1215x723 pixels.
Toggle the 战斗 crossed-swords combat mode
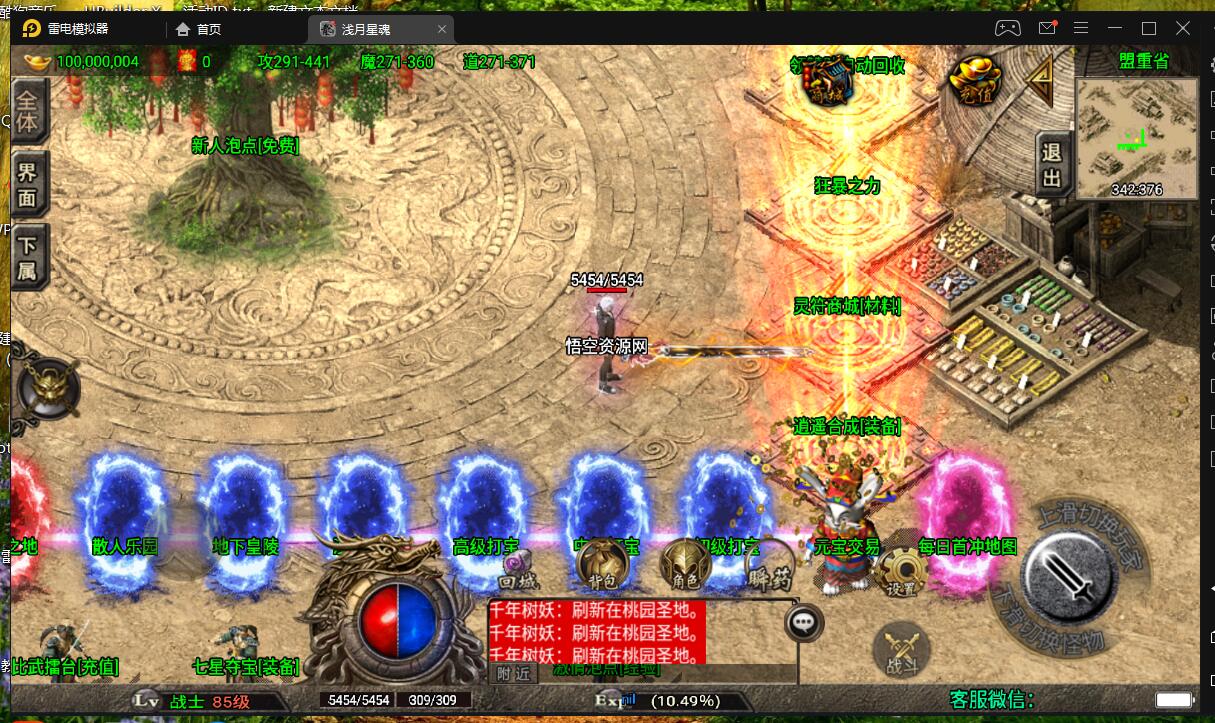click(894, 648)
